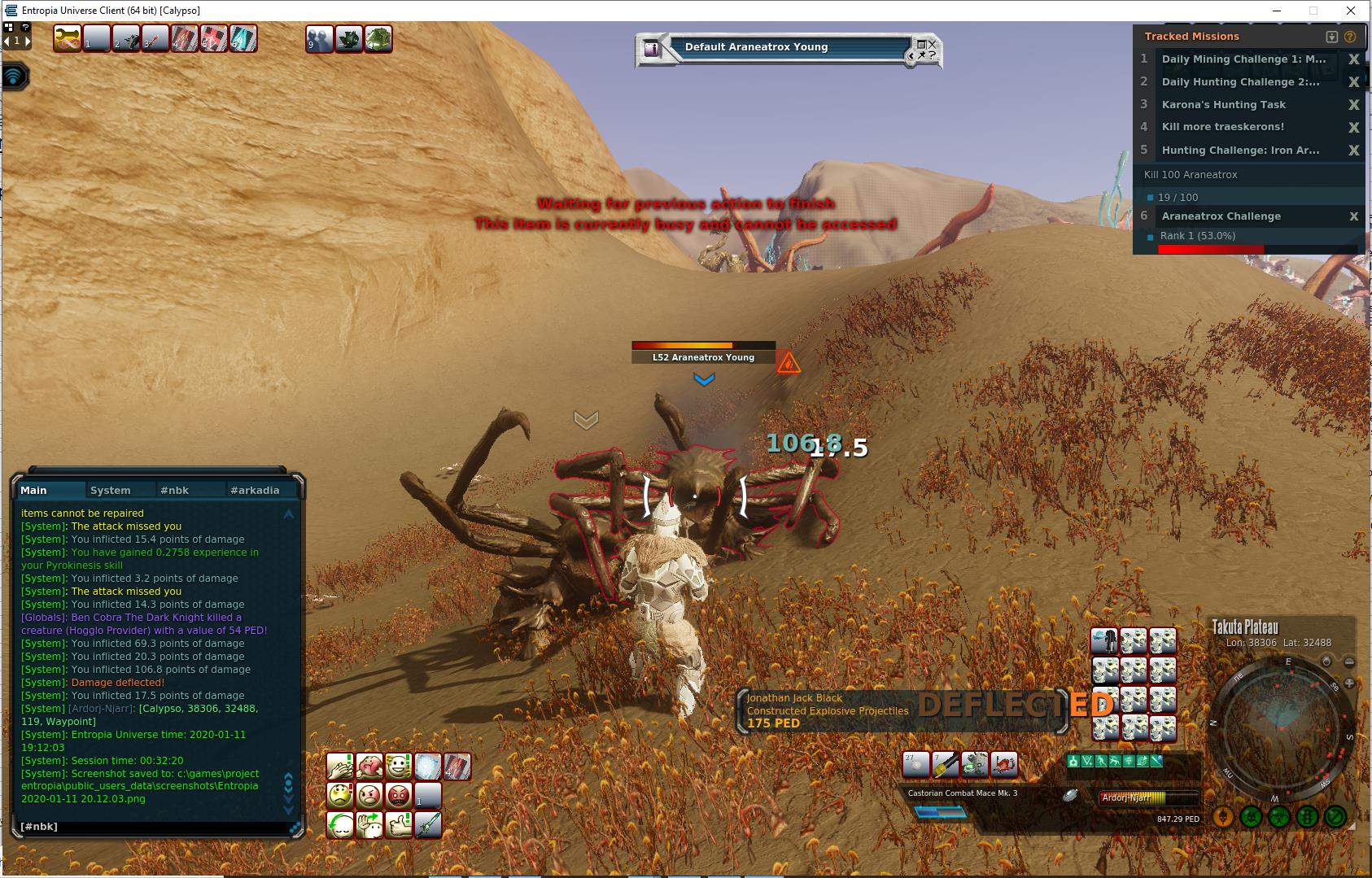The height and width of the screenshot is (878, 1372).
Task: Stop tracking the Araneatrox Challenge mission
Action: click(x=1353, y=216)
